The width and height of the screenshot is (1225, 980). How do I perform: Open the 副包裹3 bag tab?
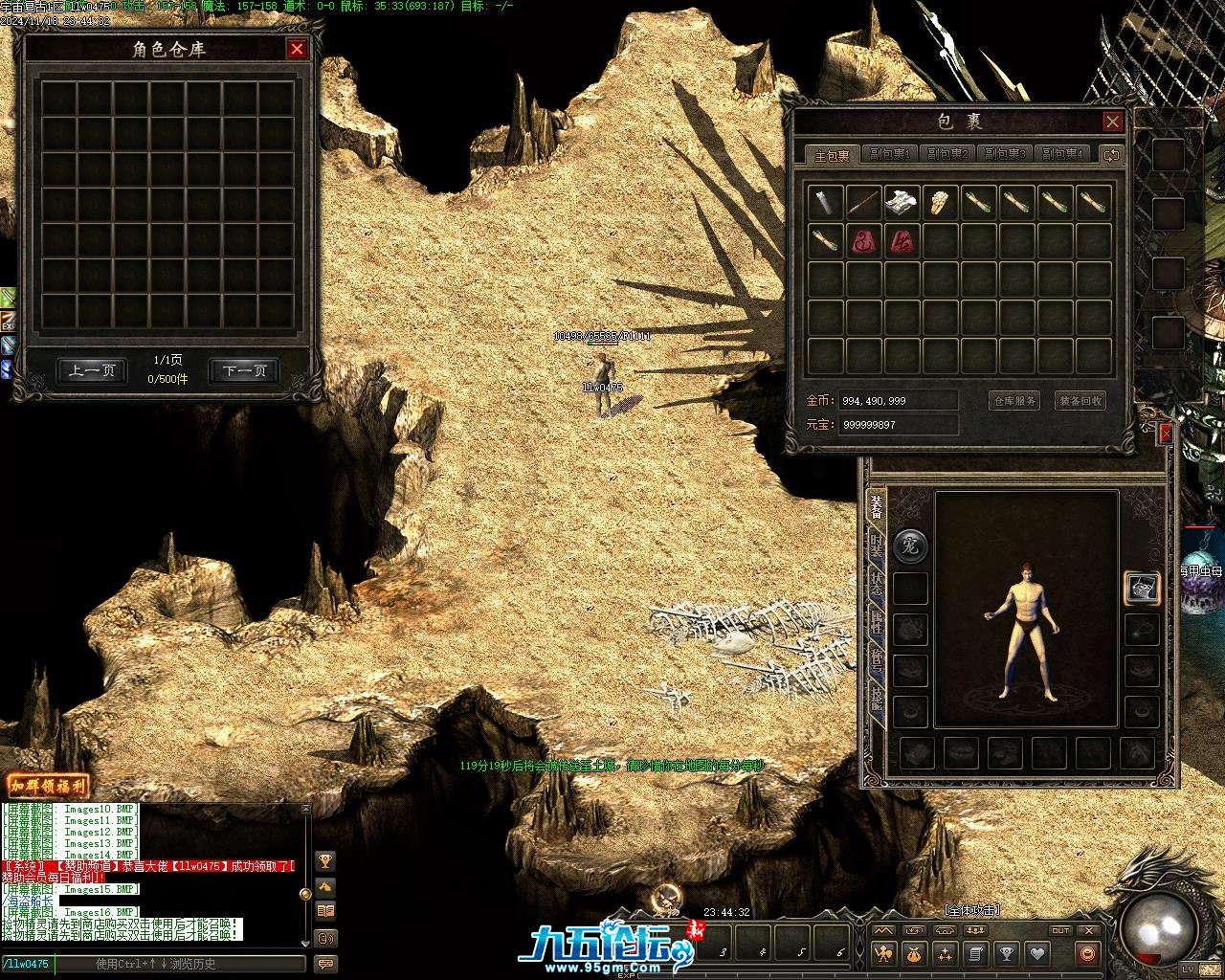pyautogui.click(x=1005, y=154)
